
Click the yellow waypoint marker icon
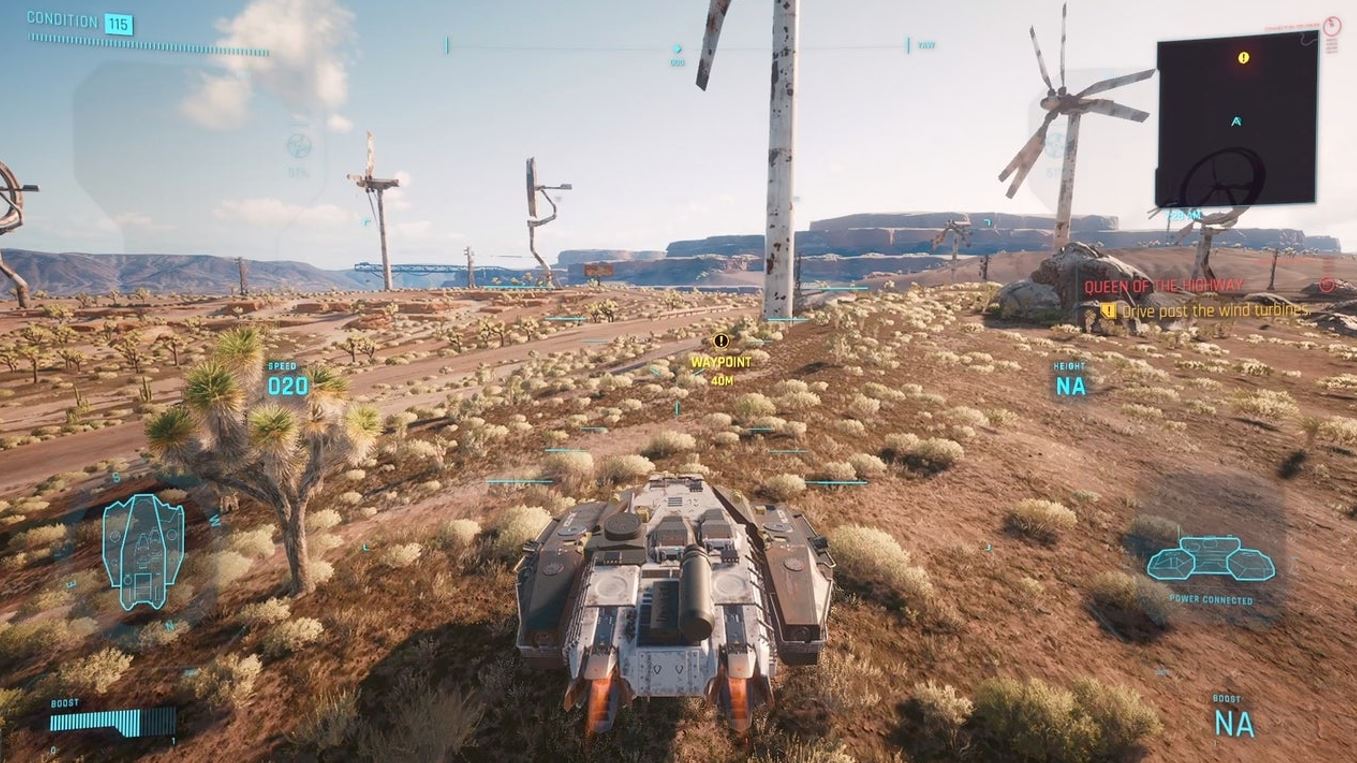[x=721, y=341]
